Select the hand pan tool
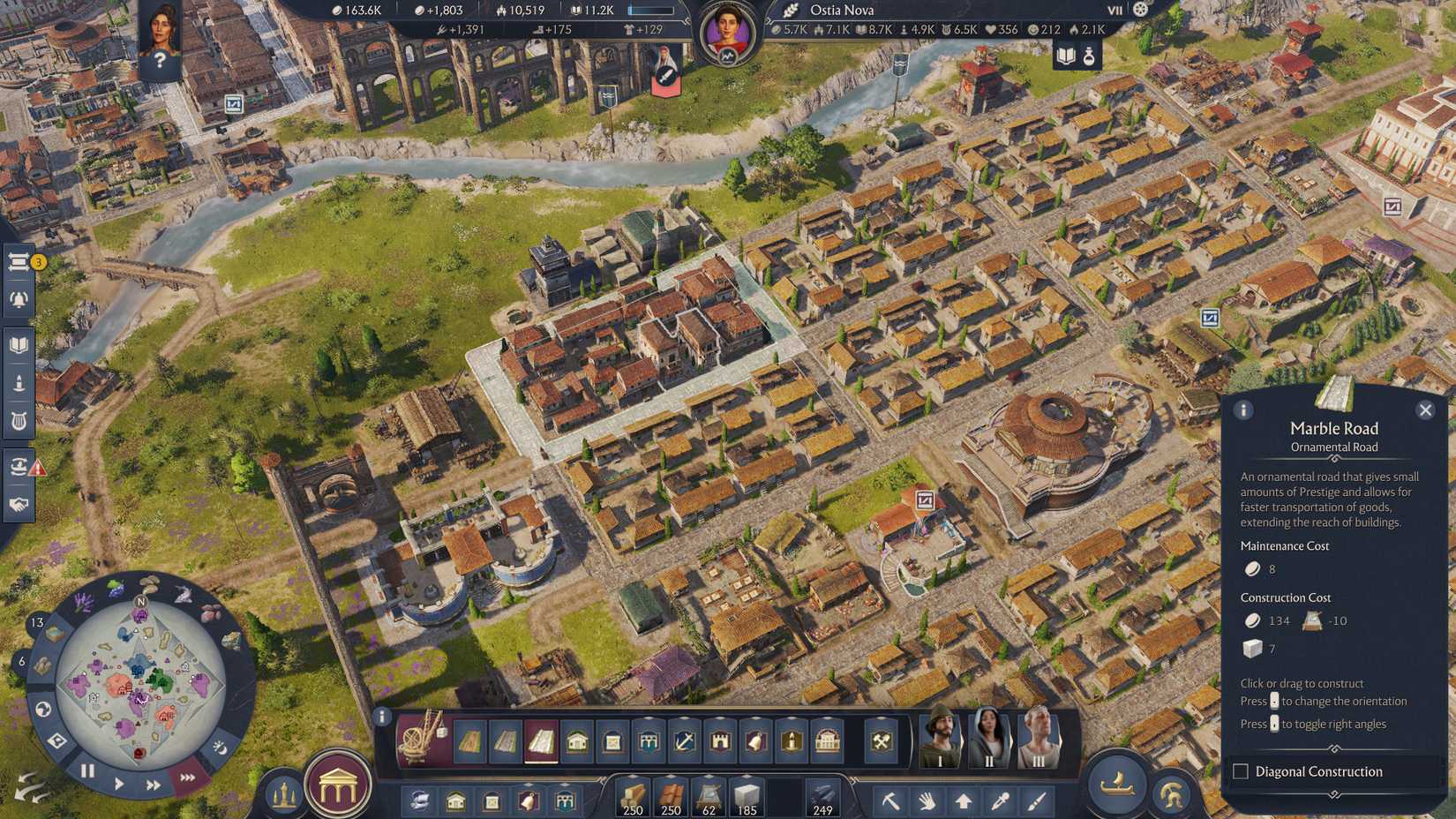Viewport: 1456px width, 819px height. point(927,801)
